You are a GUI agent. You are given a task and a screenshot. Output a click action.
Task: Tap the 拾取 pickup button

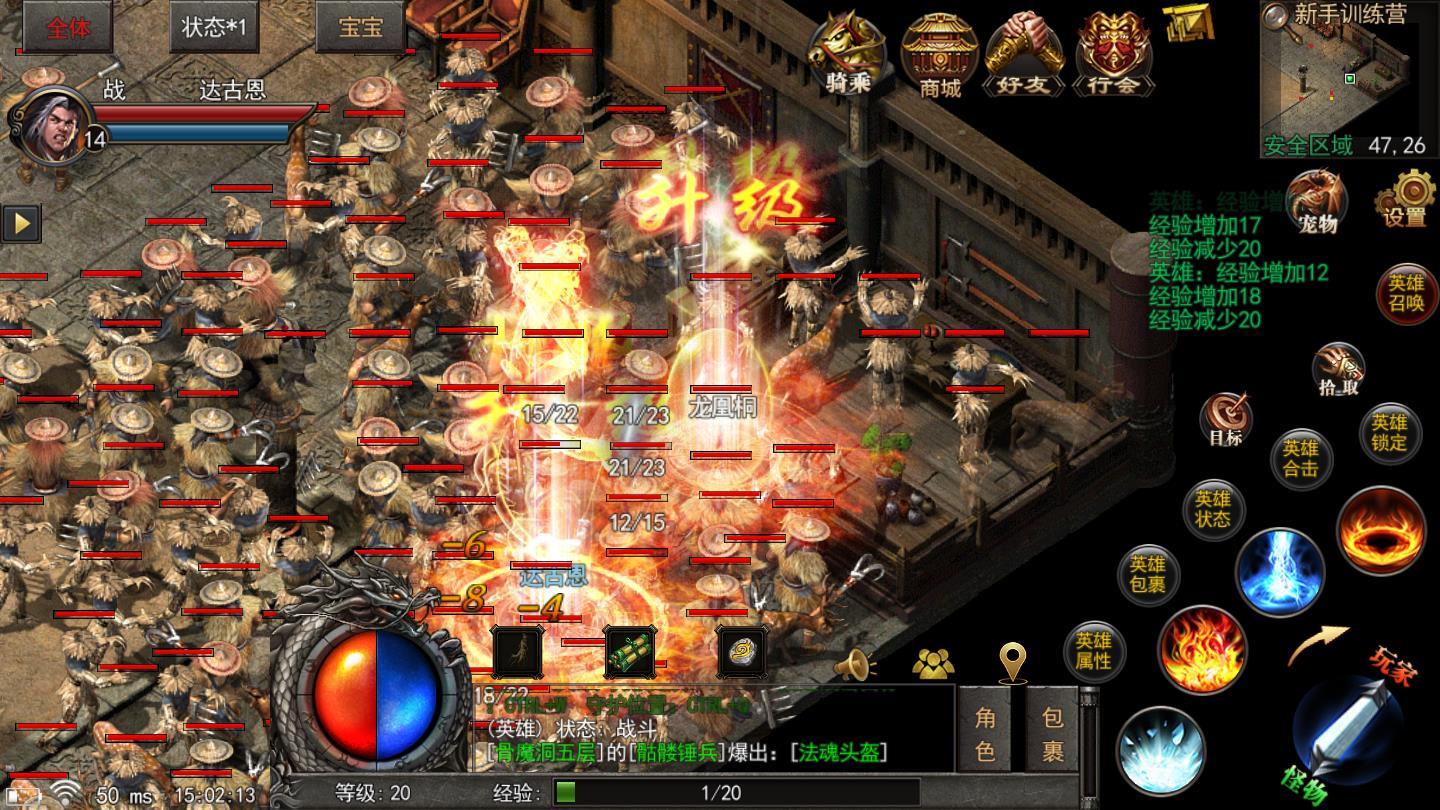[x=1338, y=369]
